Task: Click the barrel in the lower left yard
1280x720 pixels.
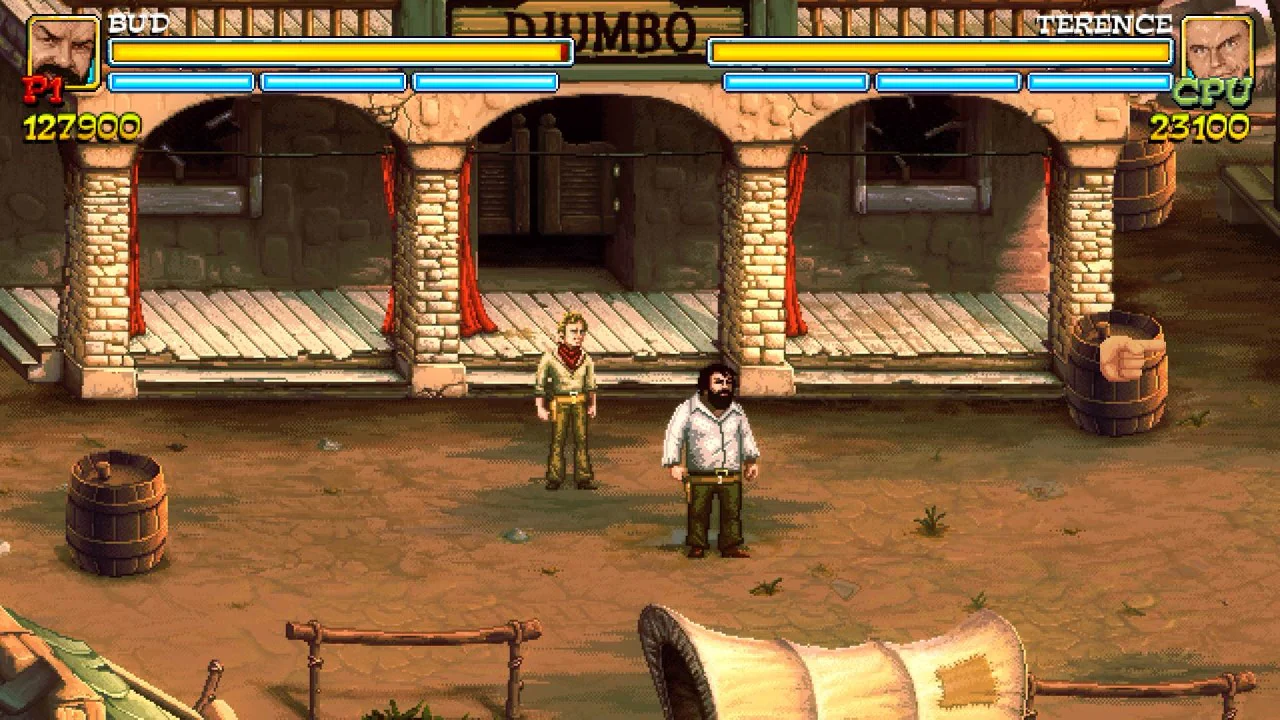Action: (115, 510)
